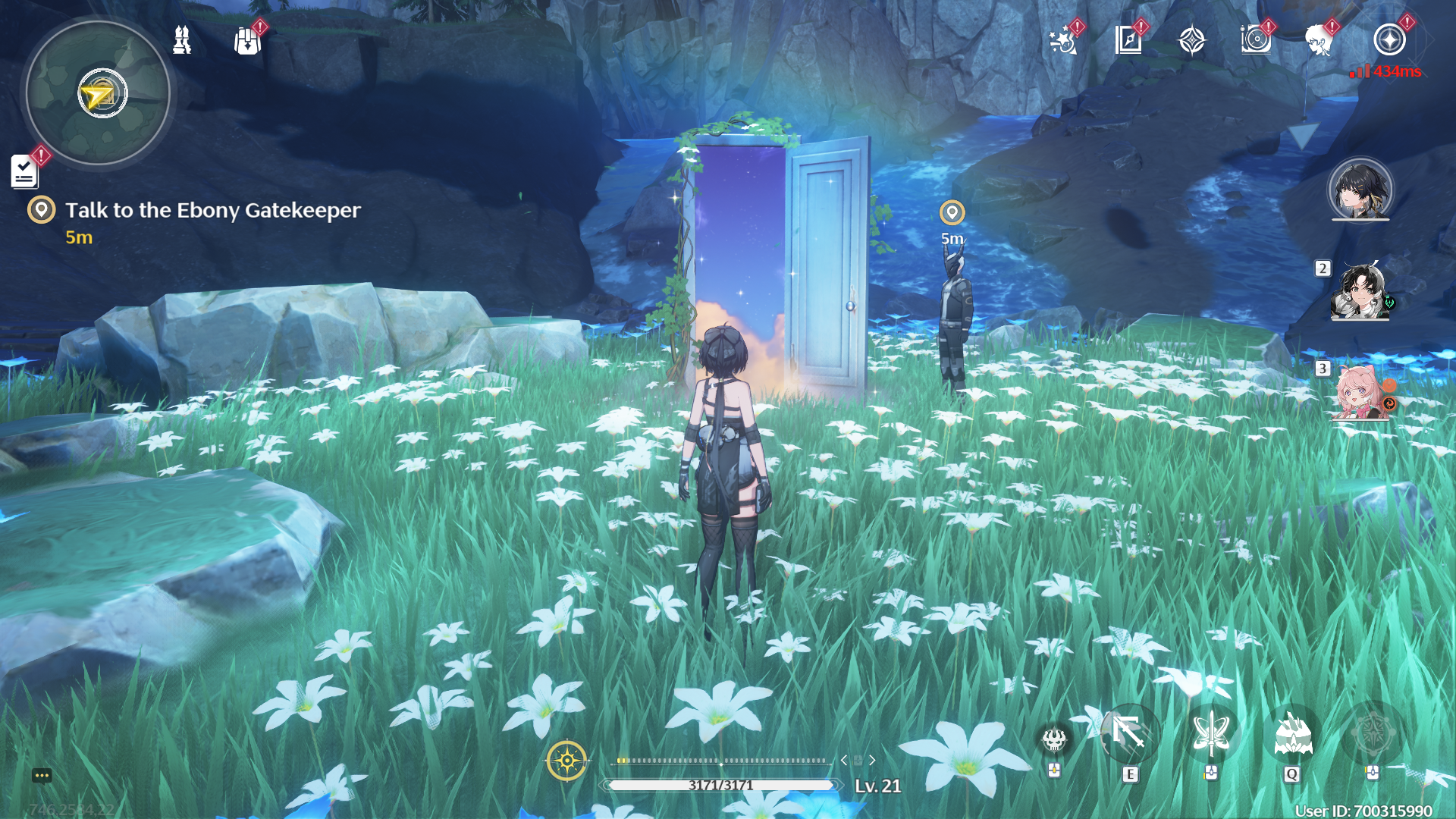The image size is (1456, 819).
Task: Open the character head profile icon
Action: point(1320,40)
